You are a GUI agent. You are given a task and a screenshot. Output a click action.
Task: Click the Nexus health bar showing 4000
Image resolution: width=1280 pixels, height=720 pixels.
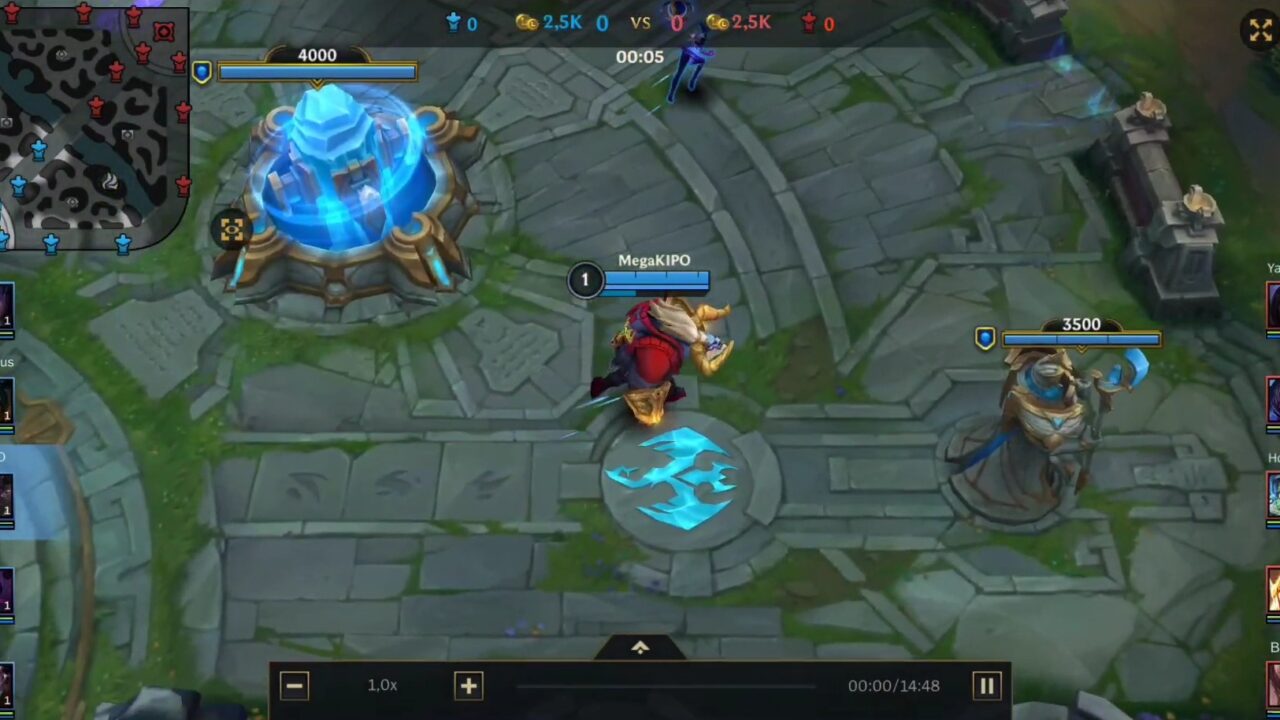click(317, 70)
